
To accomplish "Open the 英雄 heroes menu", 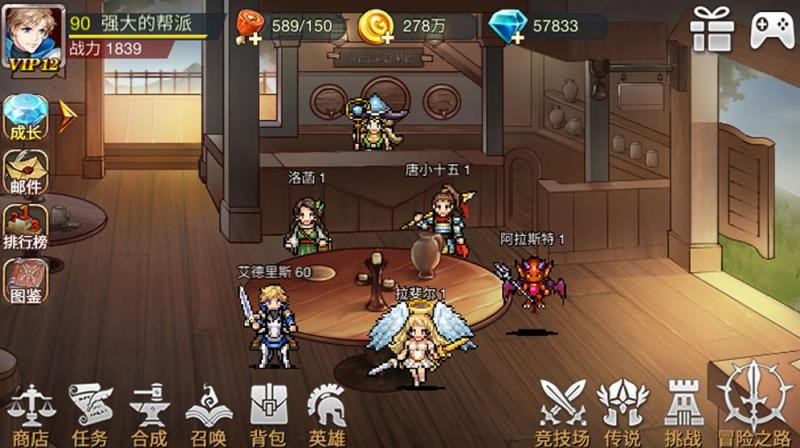I will (x=327, y=411).
